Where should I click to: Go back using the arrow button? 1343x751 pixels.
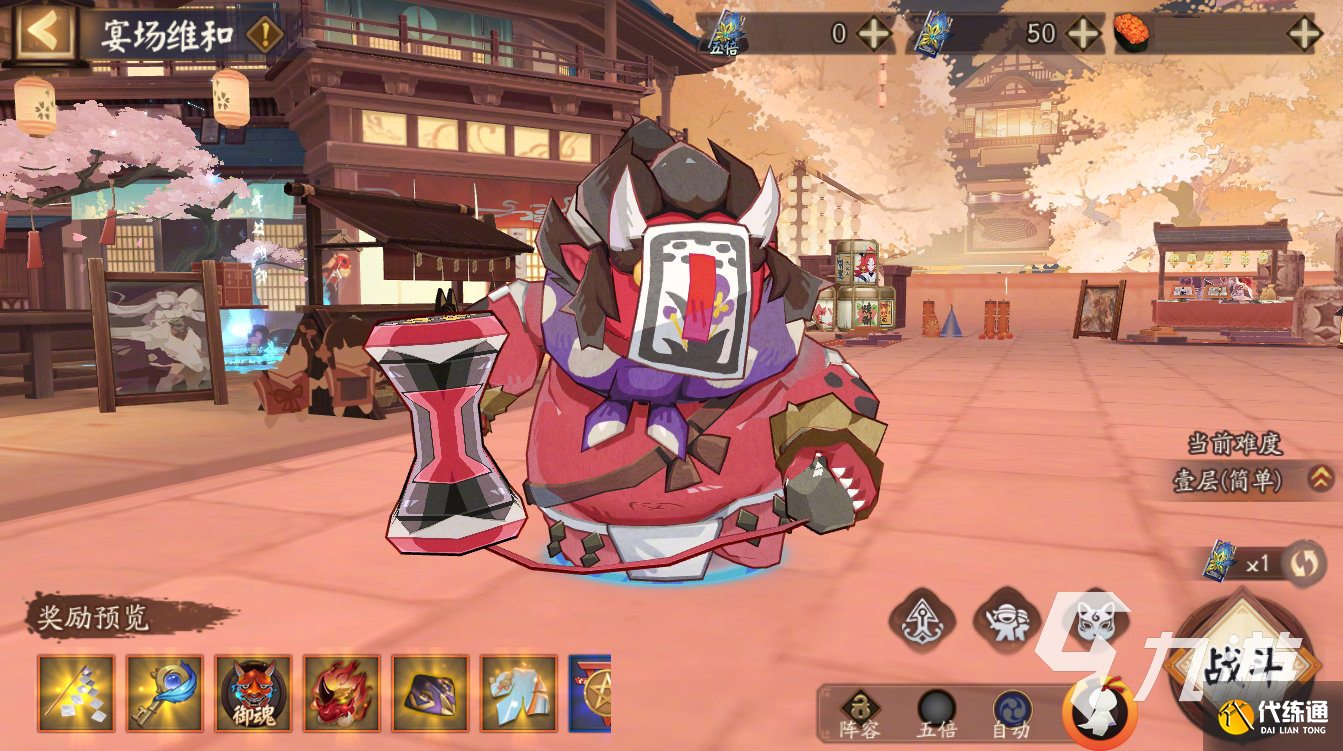44,33
